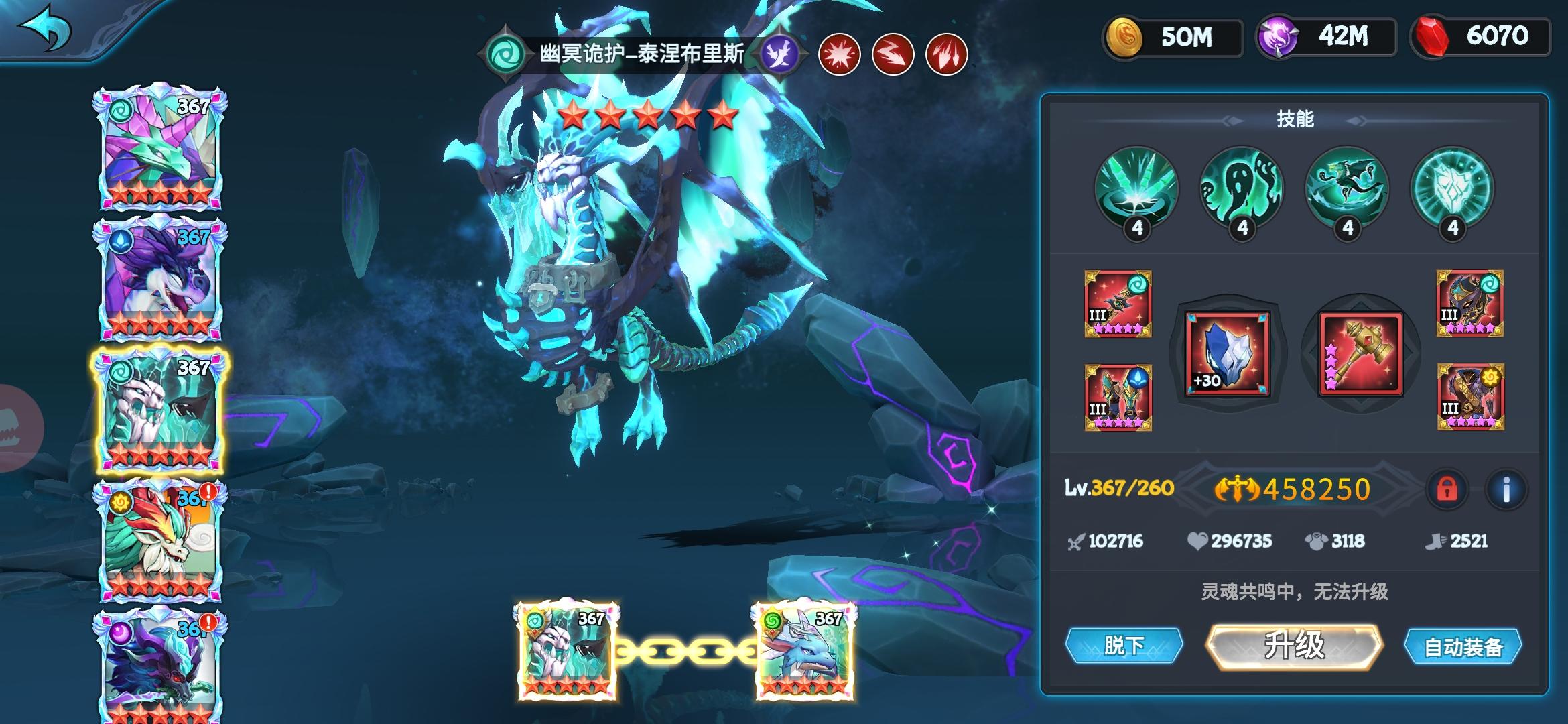Choose the white-maned sun dragon portrait
Viewport: 1568px width, 724px height.
160,540
